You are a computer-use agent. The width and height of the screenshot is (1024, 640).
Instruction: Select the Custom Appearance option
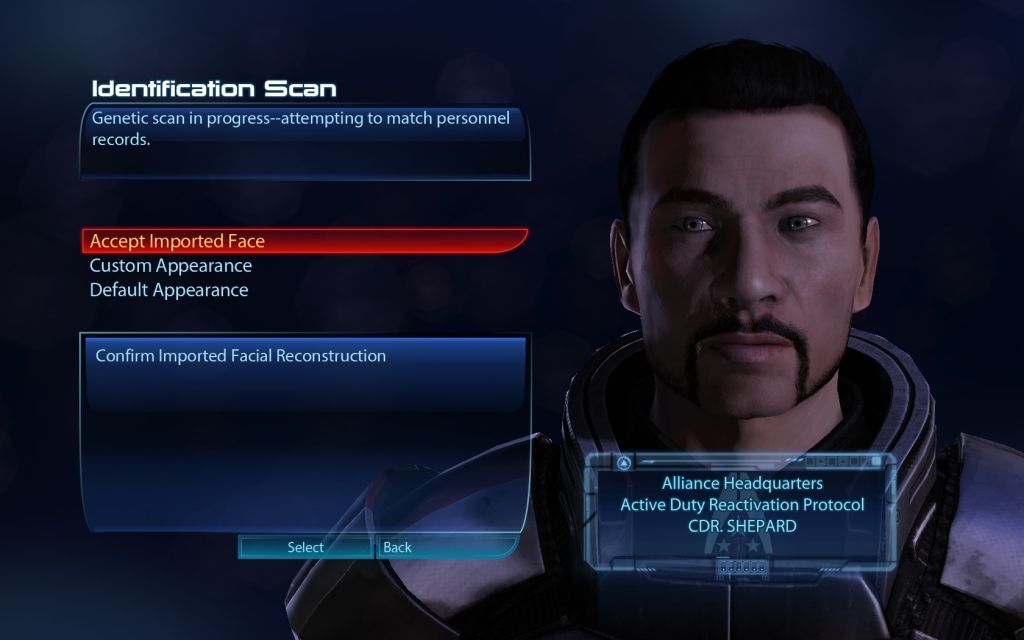[170, 266]
